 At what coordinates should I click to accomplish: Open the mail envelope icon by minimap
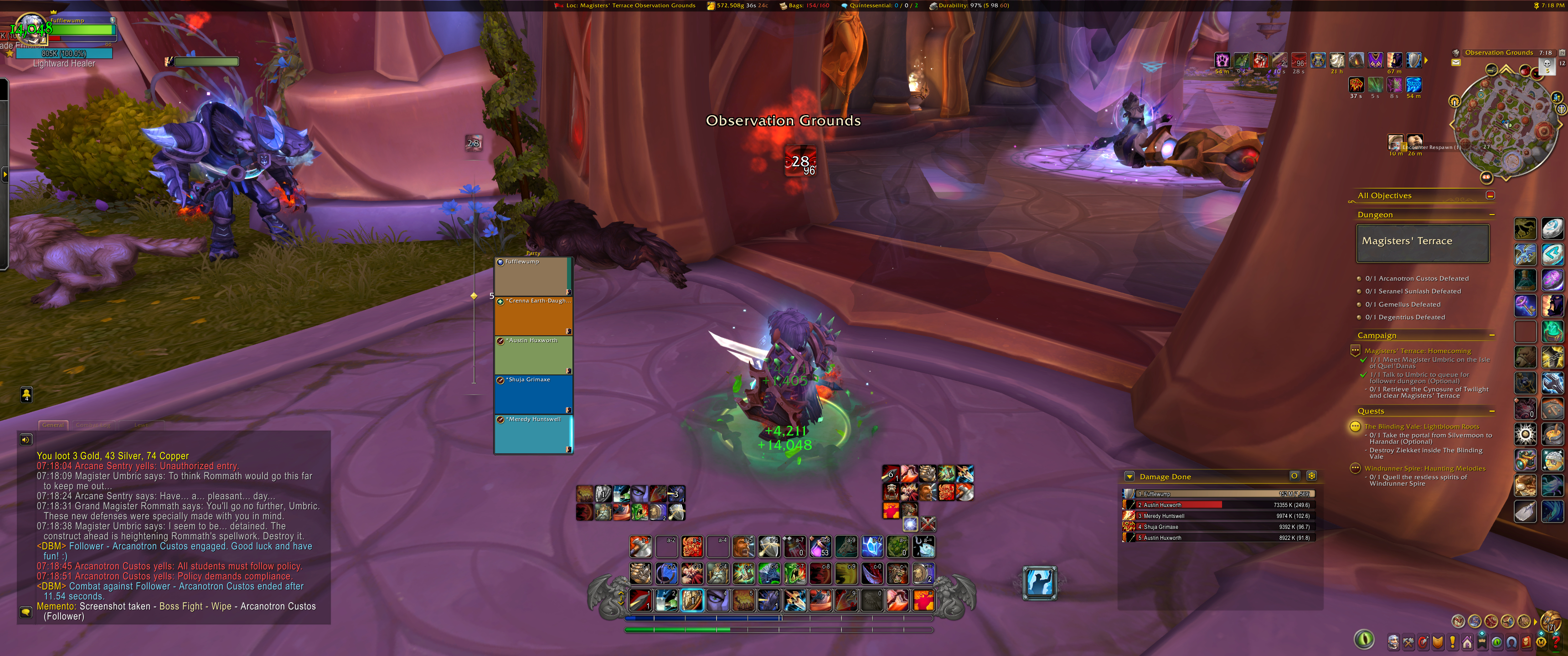[1456, 62]
